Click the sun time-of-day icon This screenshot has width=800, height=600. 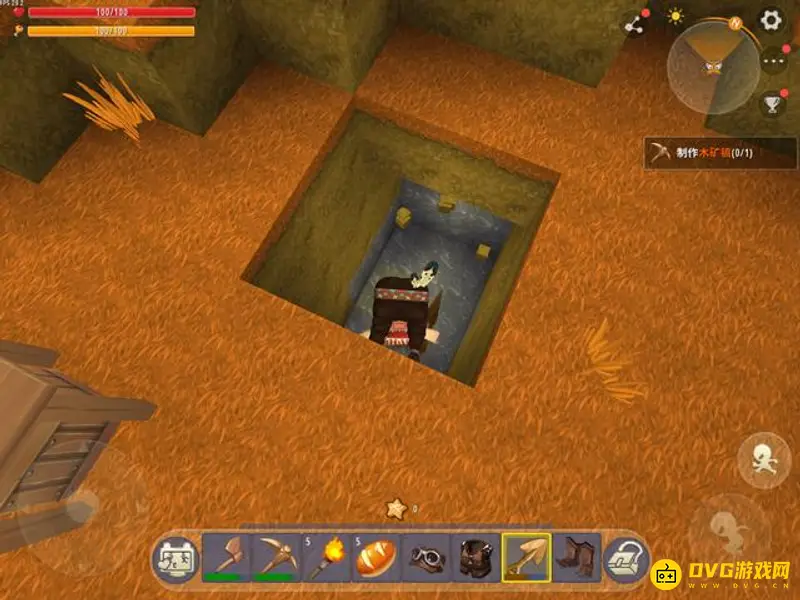point(677,16)
